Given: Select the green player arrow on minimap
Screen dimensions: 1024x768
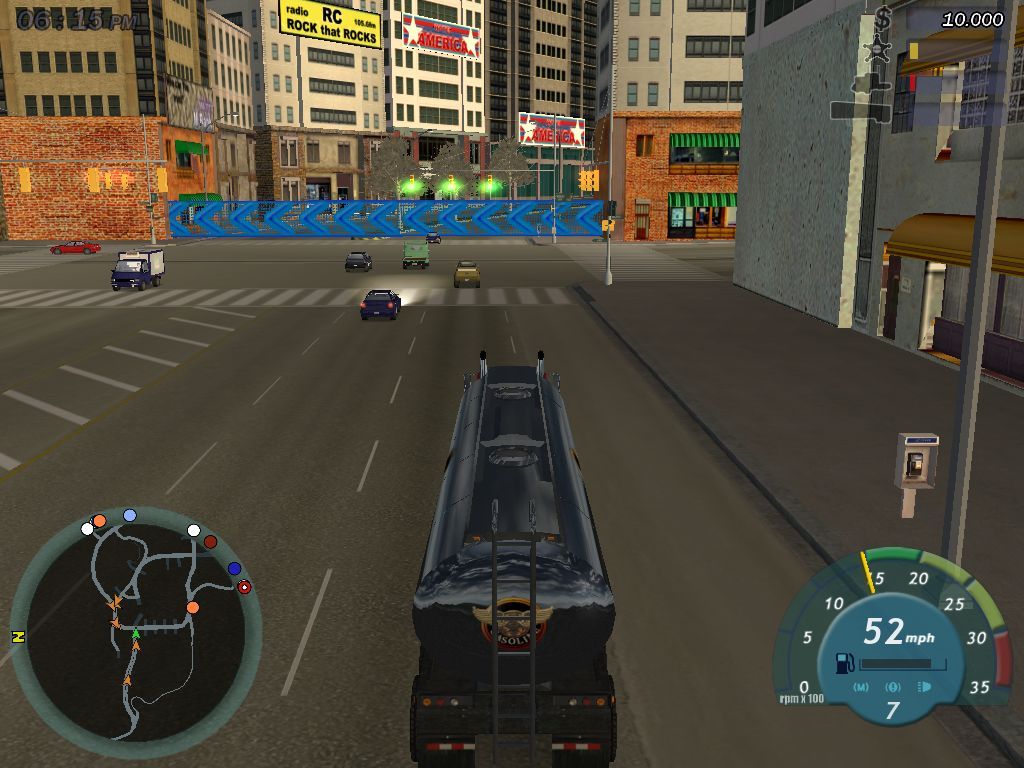Looking at the screenshot, I should (136, 634).
